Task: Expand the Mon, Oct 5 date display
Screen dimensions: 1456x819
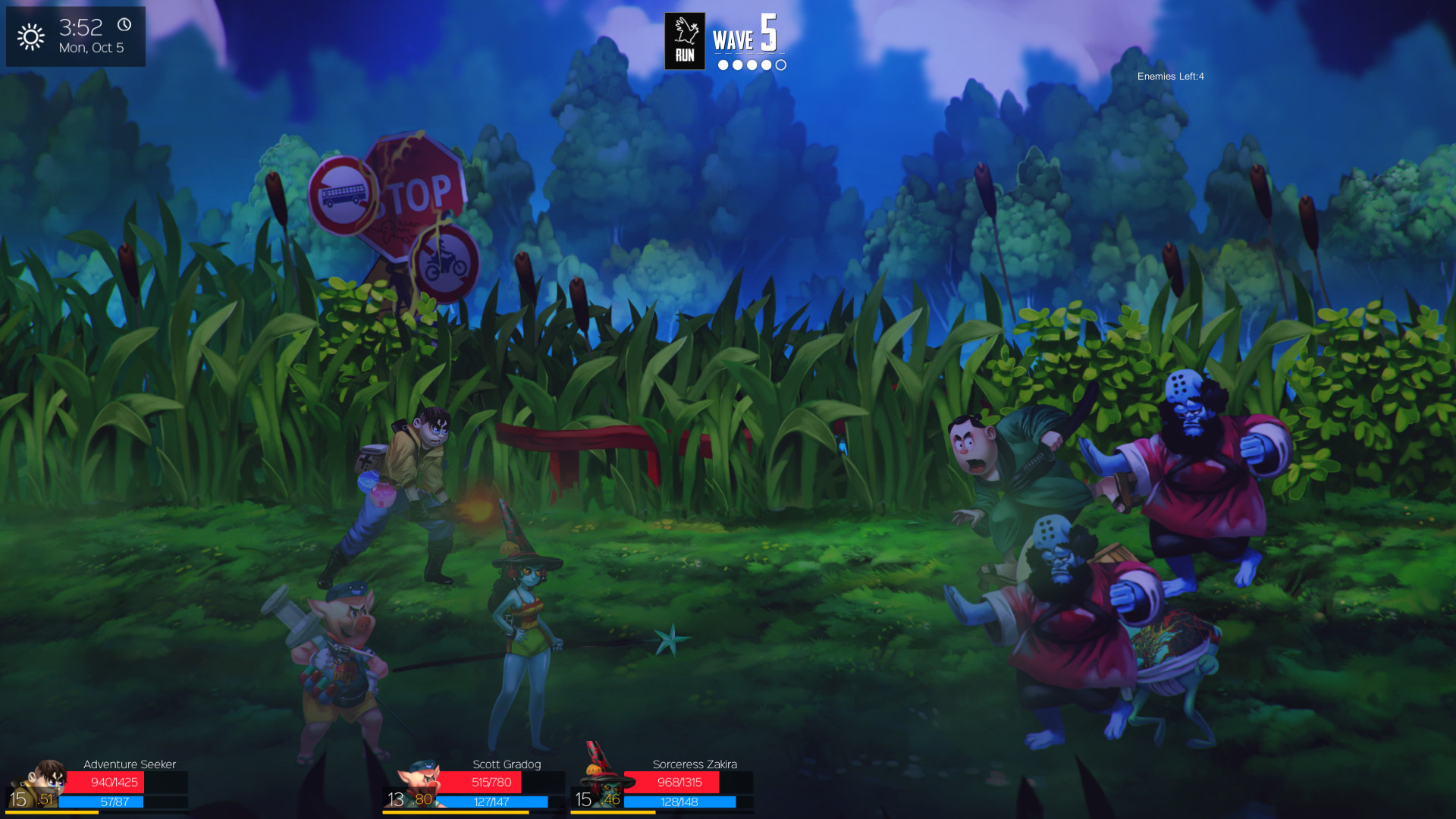Action: (91, 46)
